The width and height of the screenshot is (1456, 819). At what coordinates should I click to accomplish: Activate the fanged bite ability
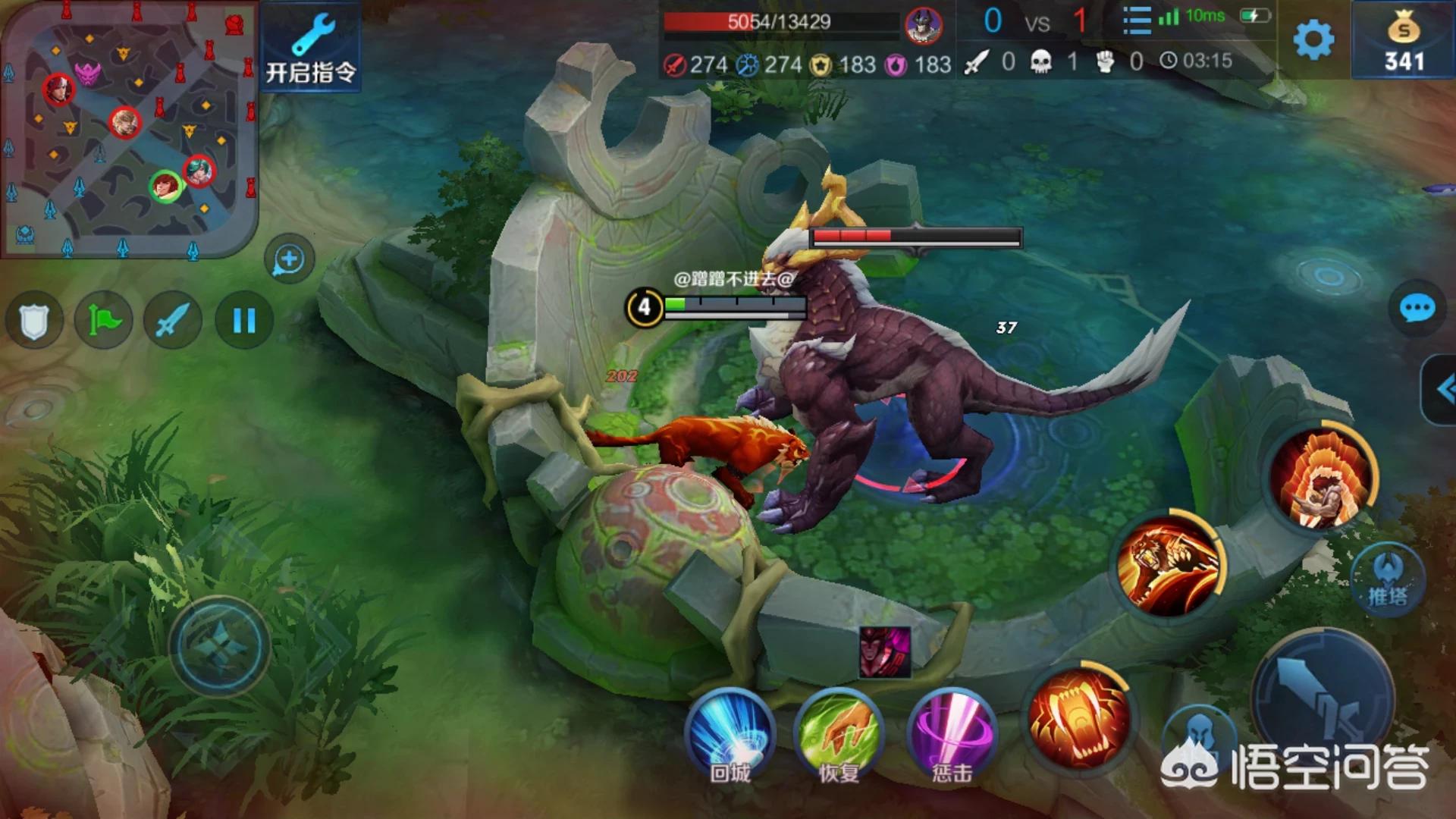coord(1079,718)
